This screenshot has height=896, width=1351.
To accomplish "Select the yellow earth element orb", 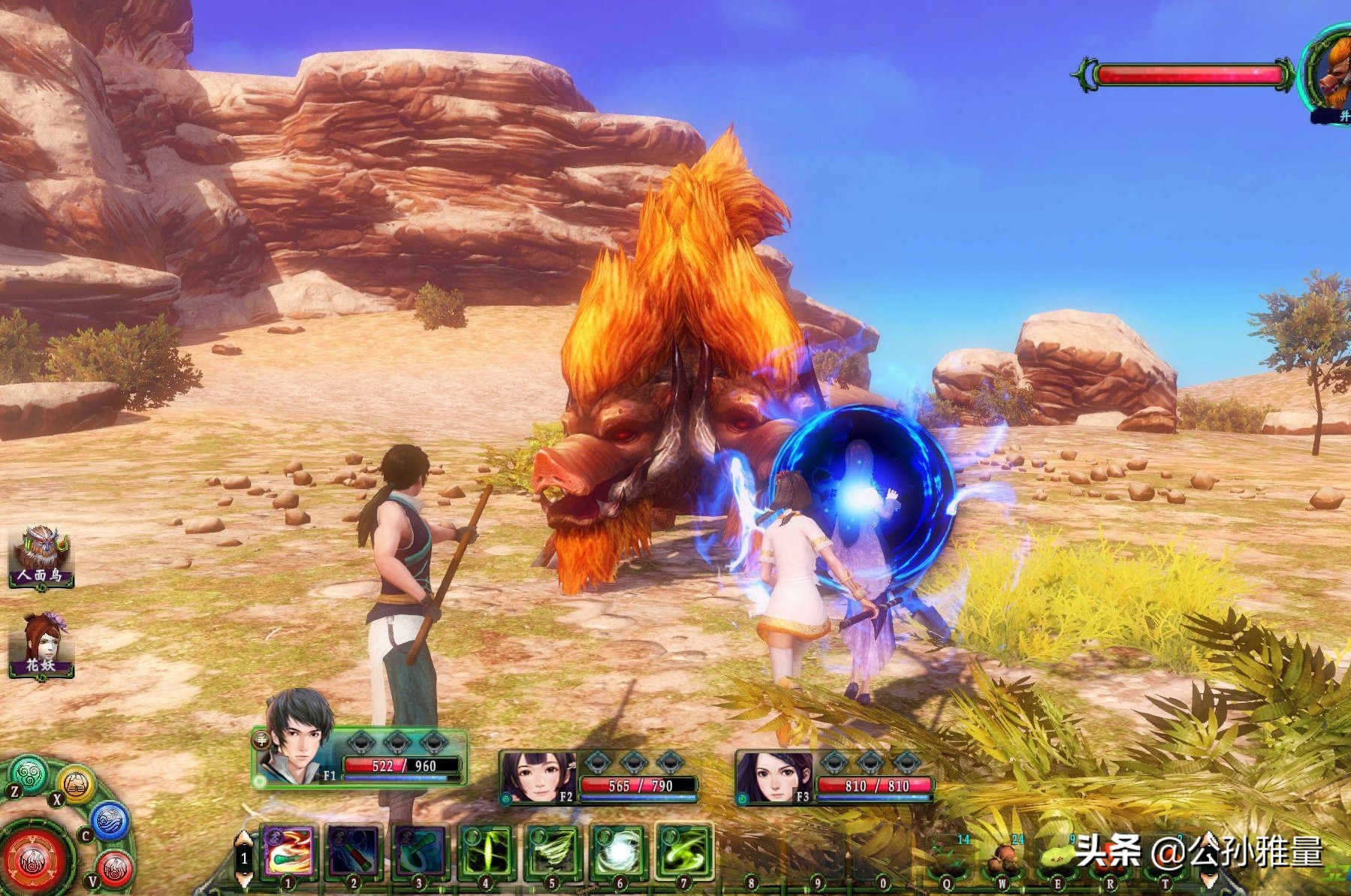I will coord(76,786).
